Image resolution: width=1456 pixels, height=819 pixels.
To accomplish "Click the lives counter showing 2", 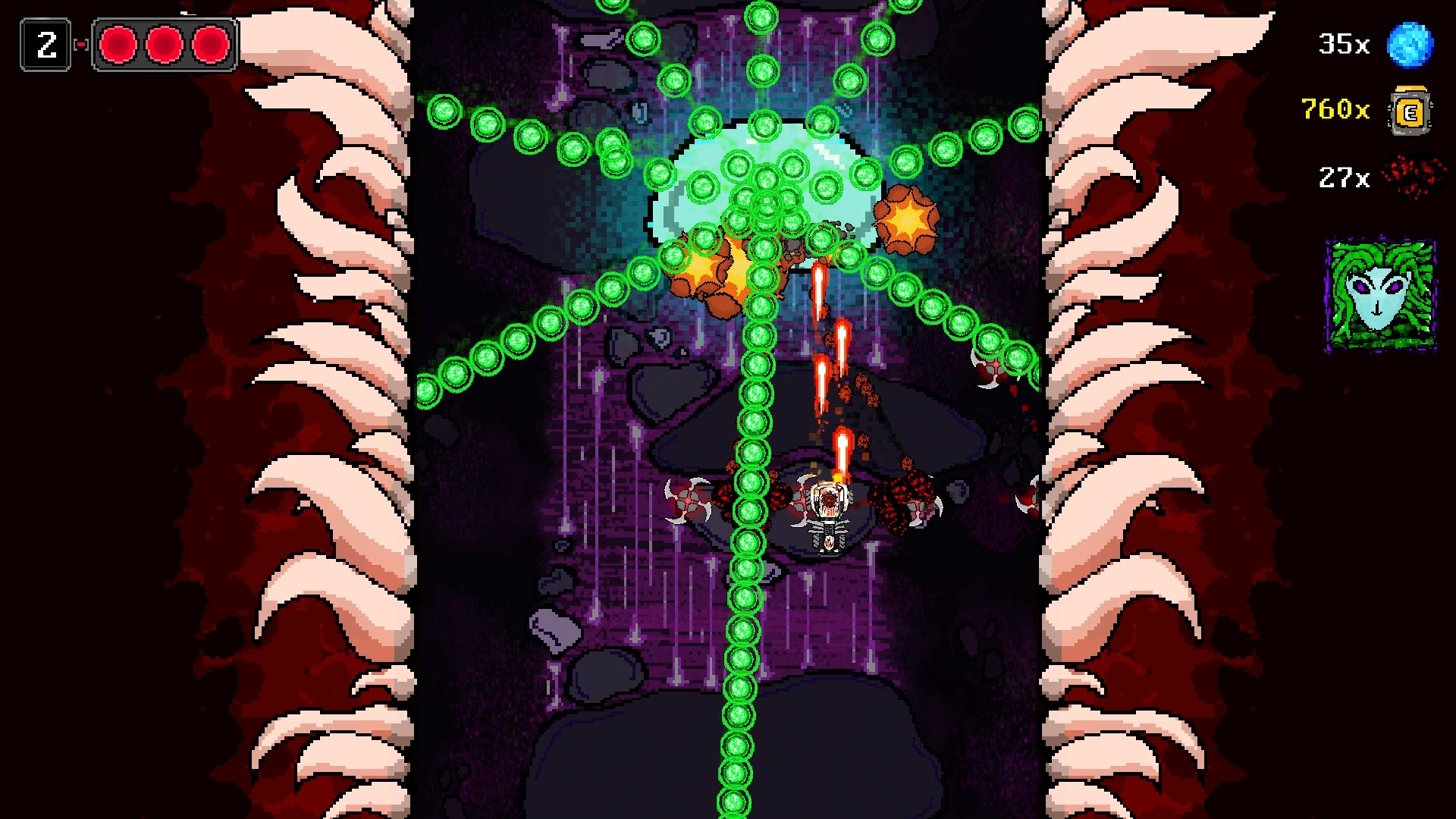I will pos(46,45).
